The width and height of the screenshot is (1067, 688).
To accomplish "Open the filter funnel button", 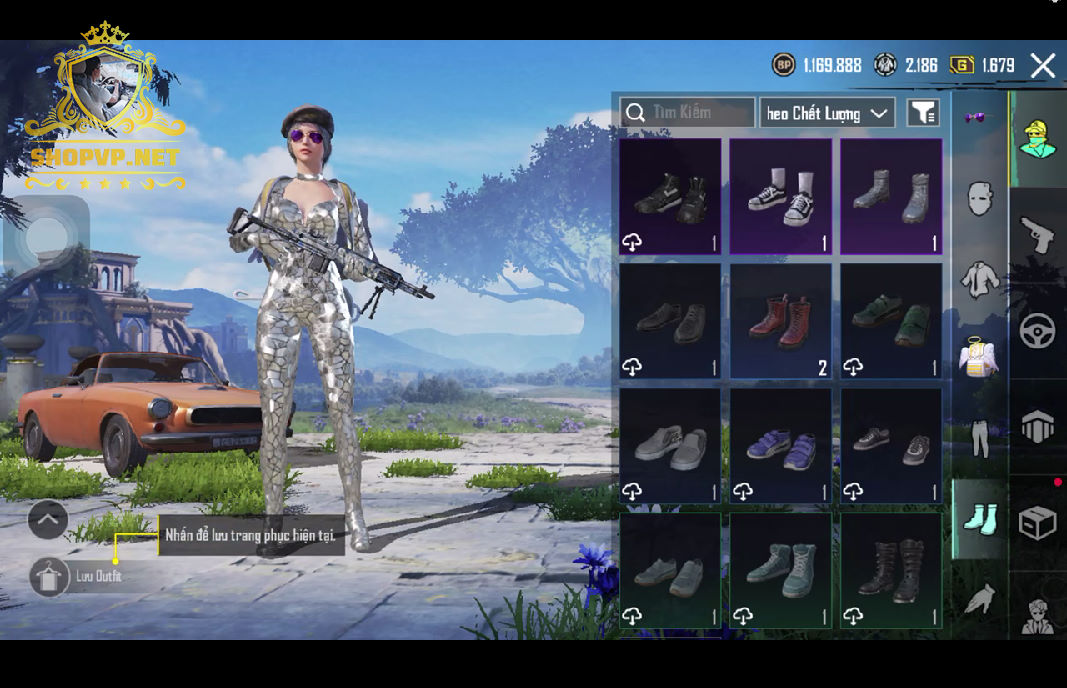I will [923, 113].
